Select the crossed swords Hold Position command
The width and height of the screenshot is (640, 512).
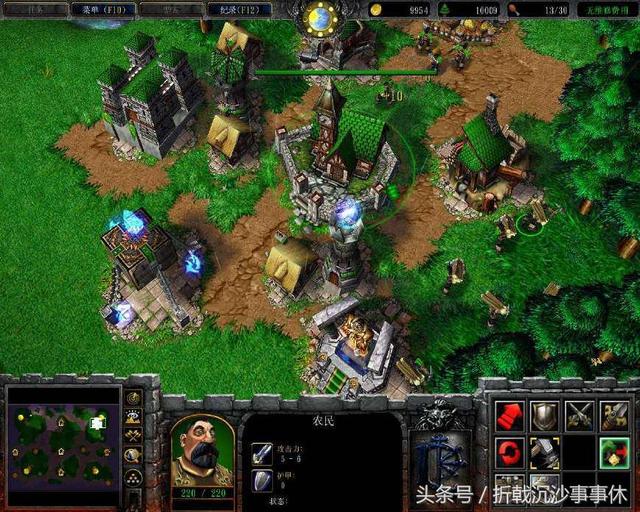(580, 416)
